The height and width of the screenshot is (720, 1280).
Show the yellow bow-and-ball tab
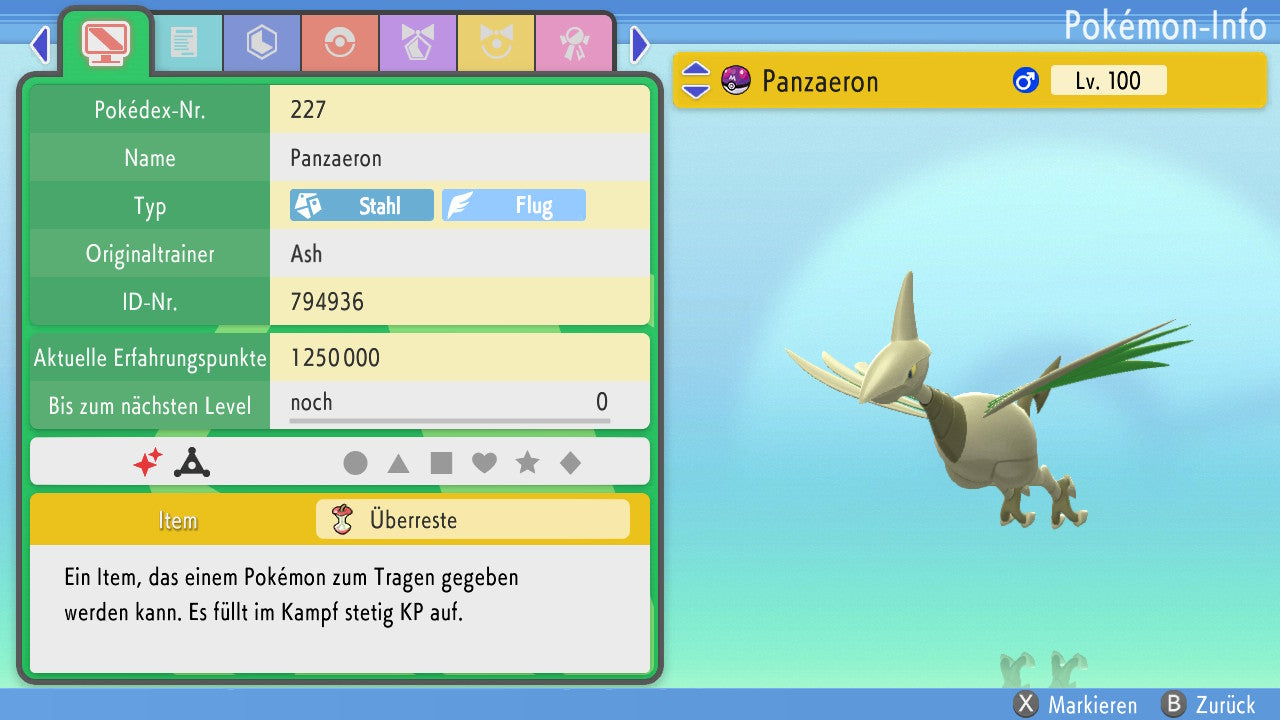click(x=496, y=43)
